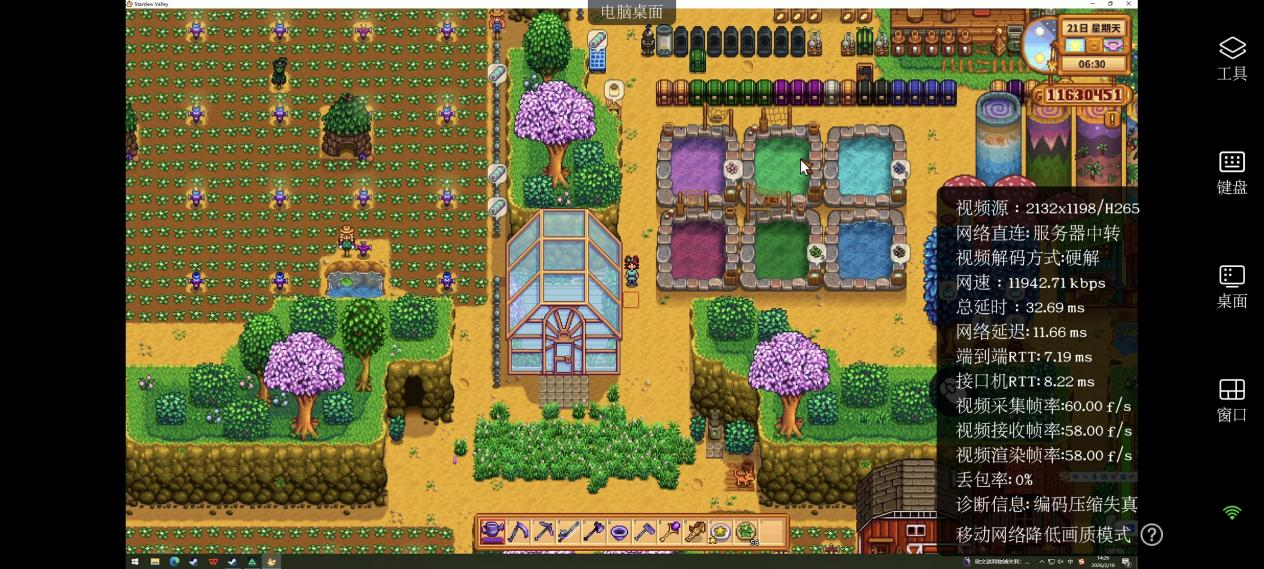1264x569 pixels.
Task: Choose the pickaxe tool slot
Action: click(543, 532)
